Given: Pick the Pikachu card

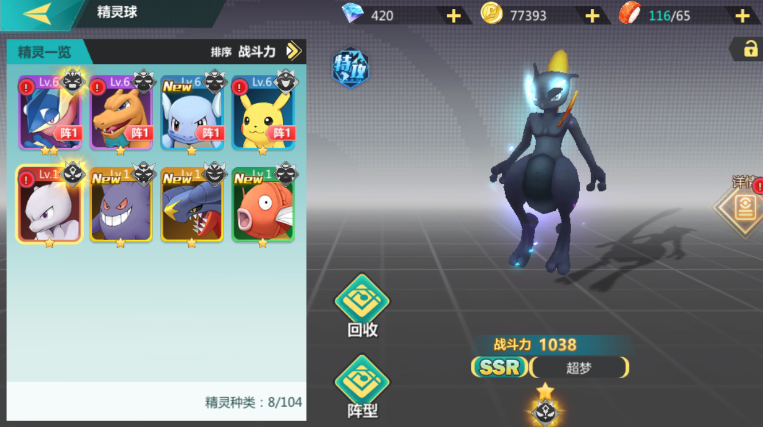Looking at the screenshot, I should 263,112.
